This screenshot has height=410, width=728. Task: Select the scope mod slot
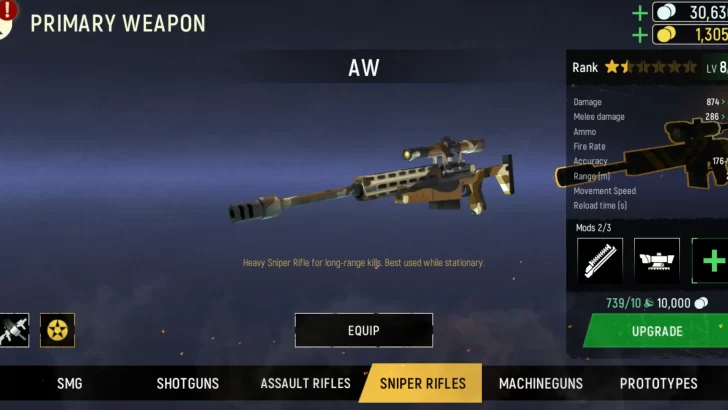pos(657,261)
